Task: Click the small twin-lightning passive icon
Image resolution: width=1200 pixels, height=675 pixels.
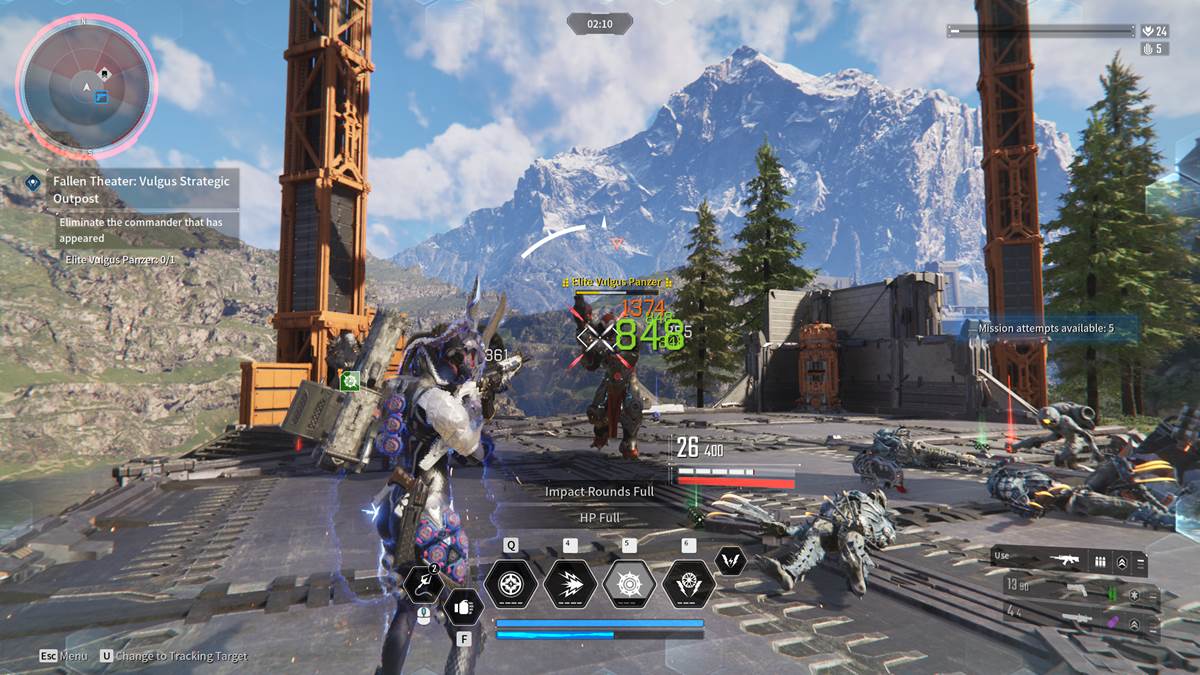Action: tap(731, 560)
